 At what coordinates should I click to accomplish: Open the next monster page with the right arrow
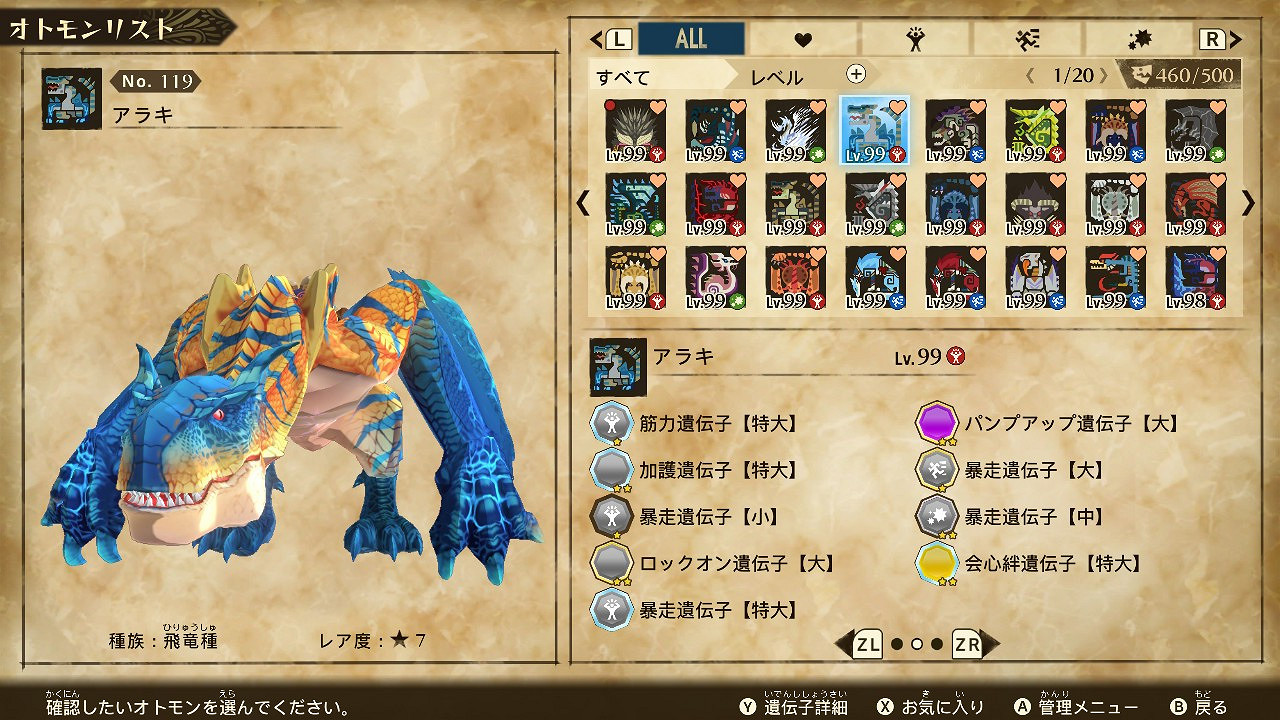pos(1246,203)
